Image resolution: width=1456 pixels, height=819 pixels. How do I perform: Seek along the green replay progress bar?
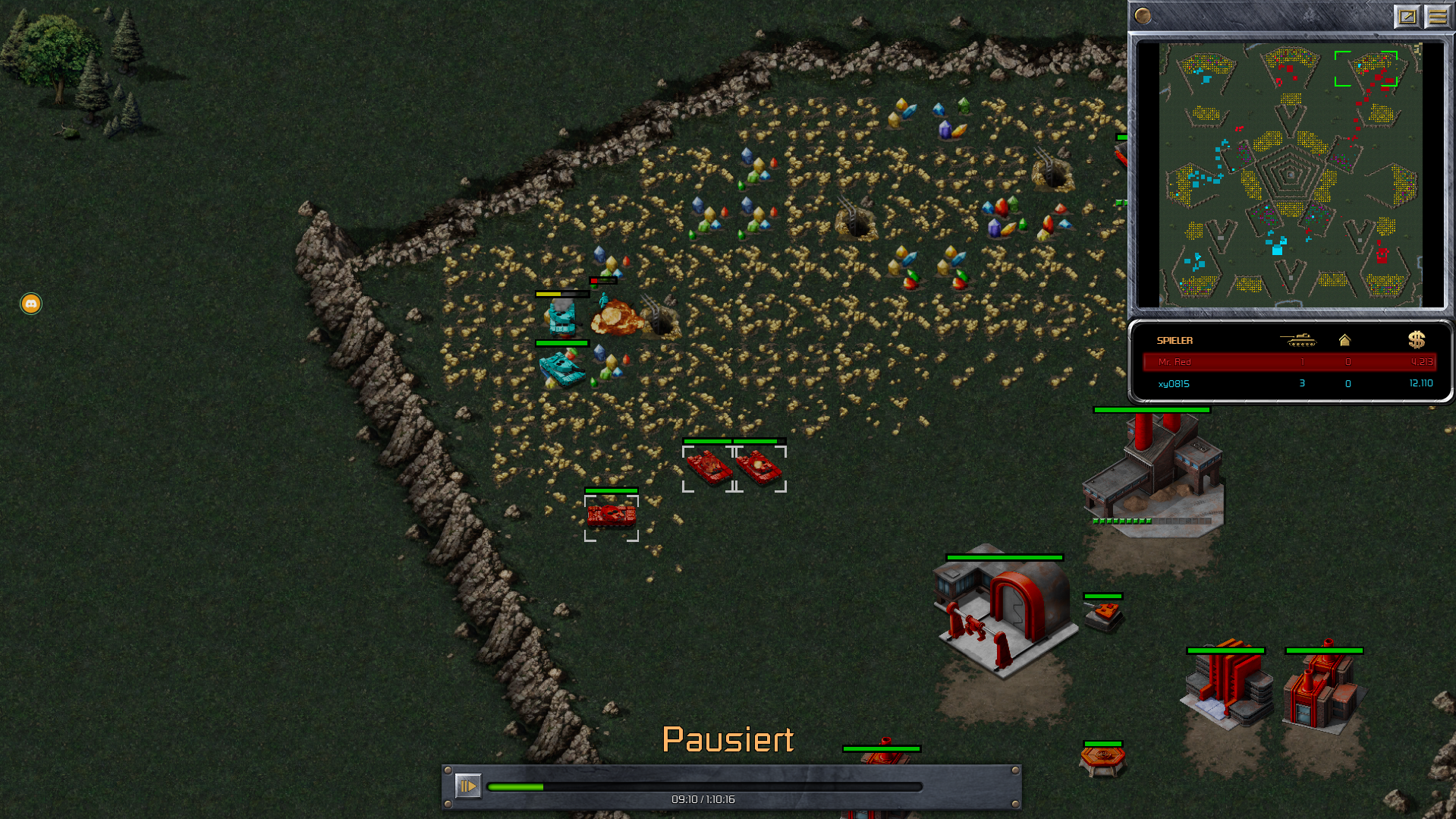tap(704, 787)
